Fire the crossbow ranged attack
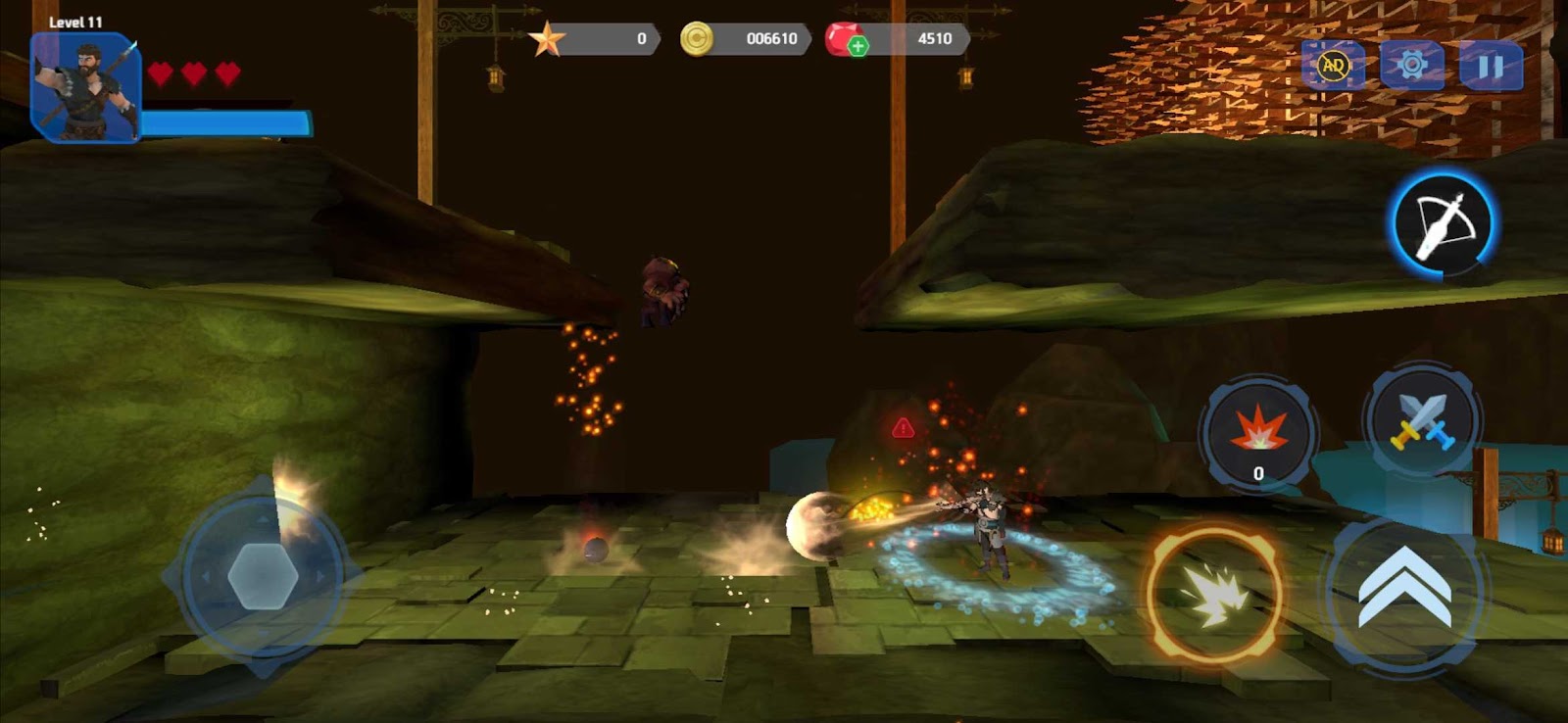 click(1443, 224)
